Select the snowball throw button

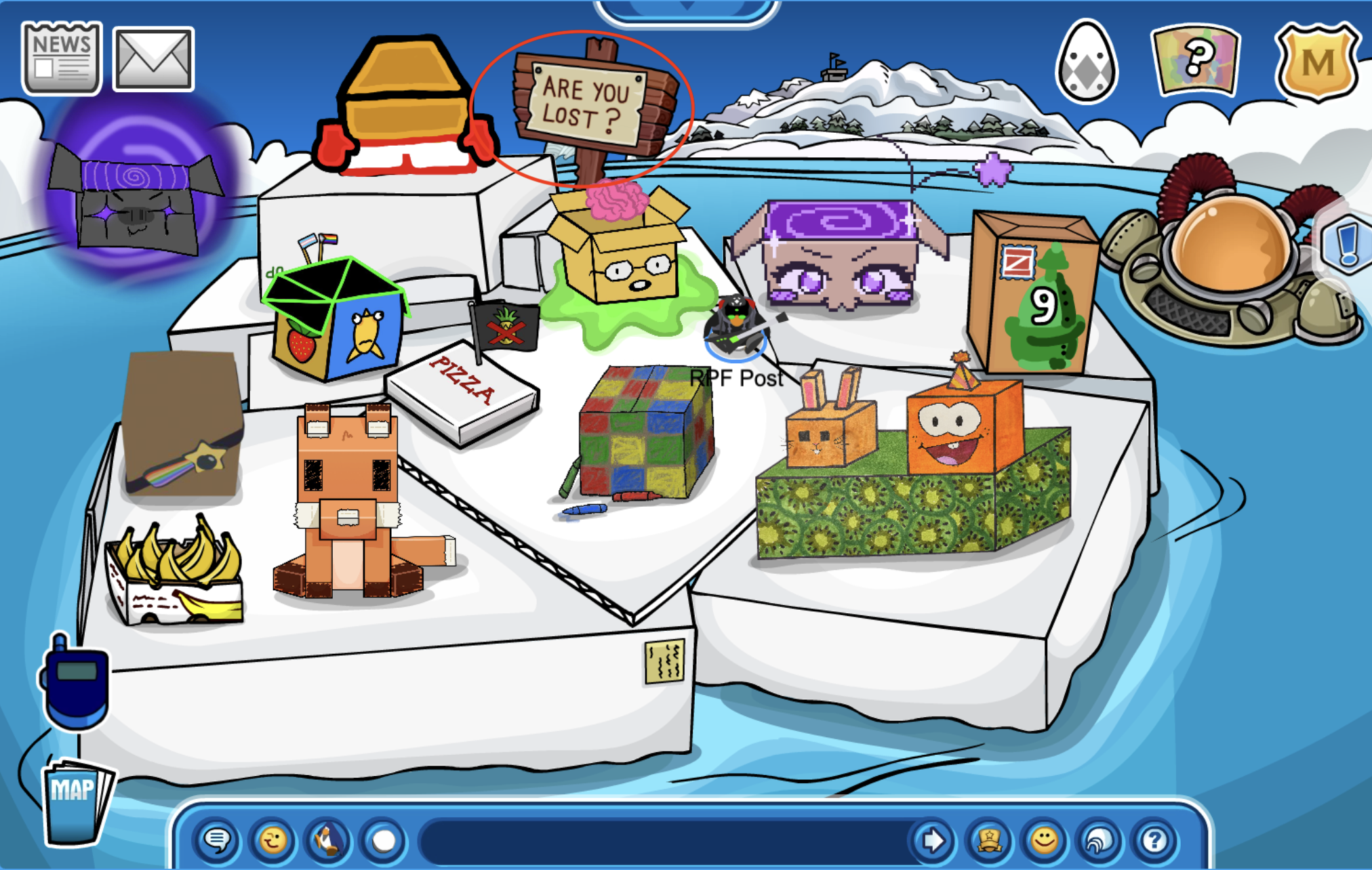384,841
